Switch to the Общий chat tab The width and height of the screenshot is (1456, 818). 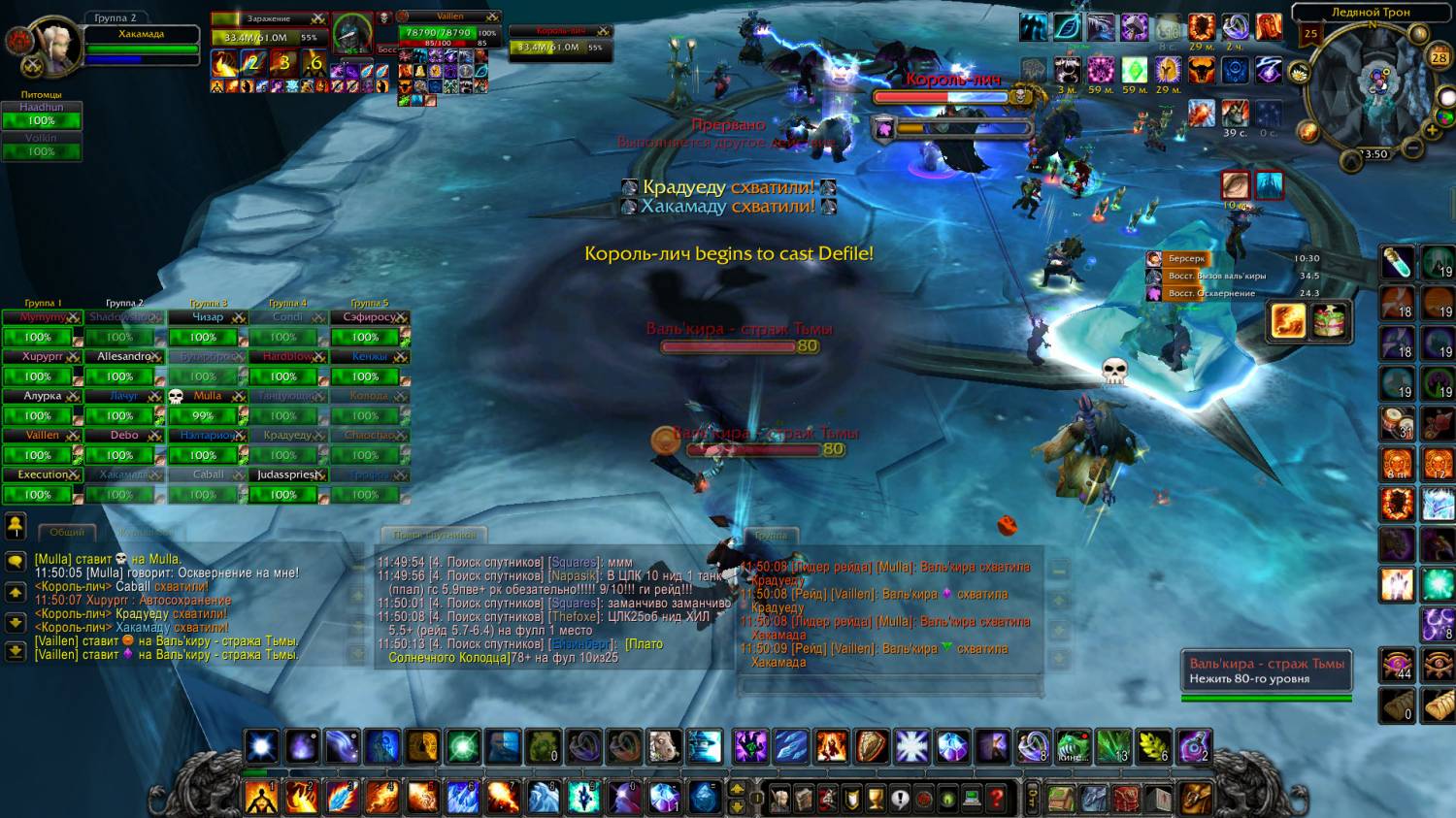click(x=67, y=532)
